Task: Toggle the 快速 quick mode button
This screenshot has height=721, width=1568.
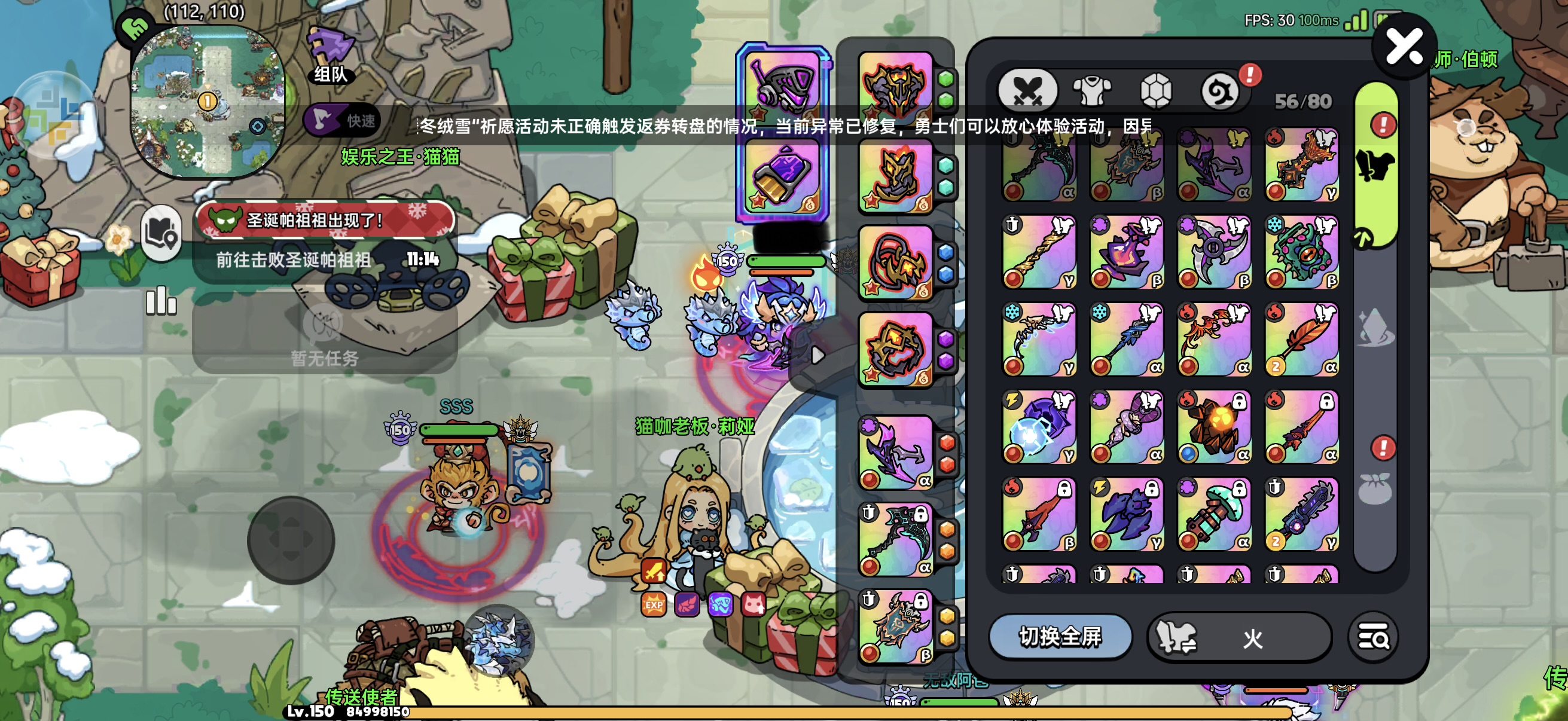Action: 343,121
